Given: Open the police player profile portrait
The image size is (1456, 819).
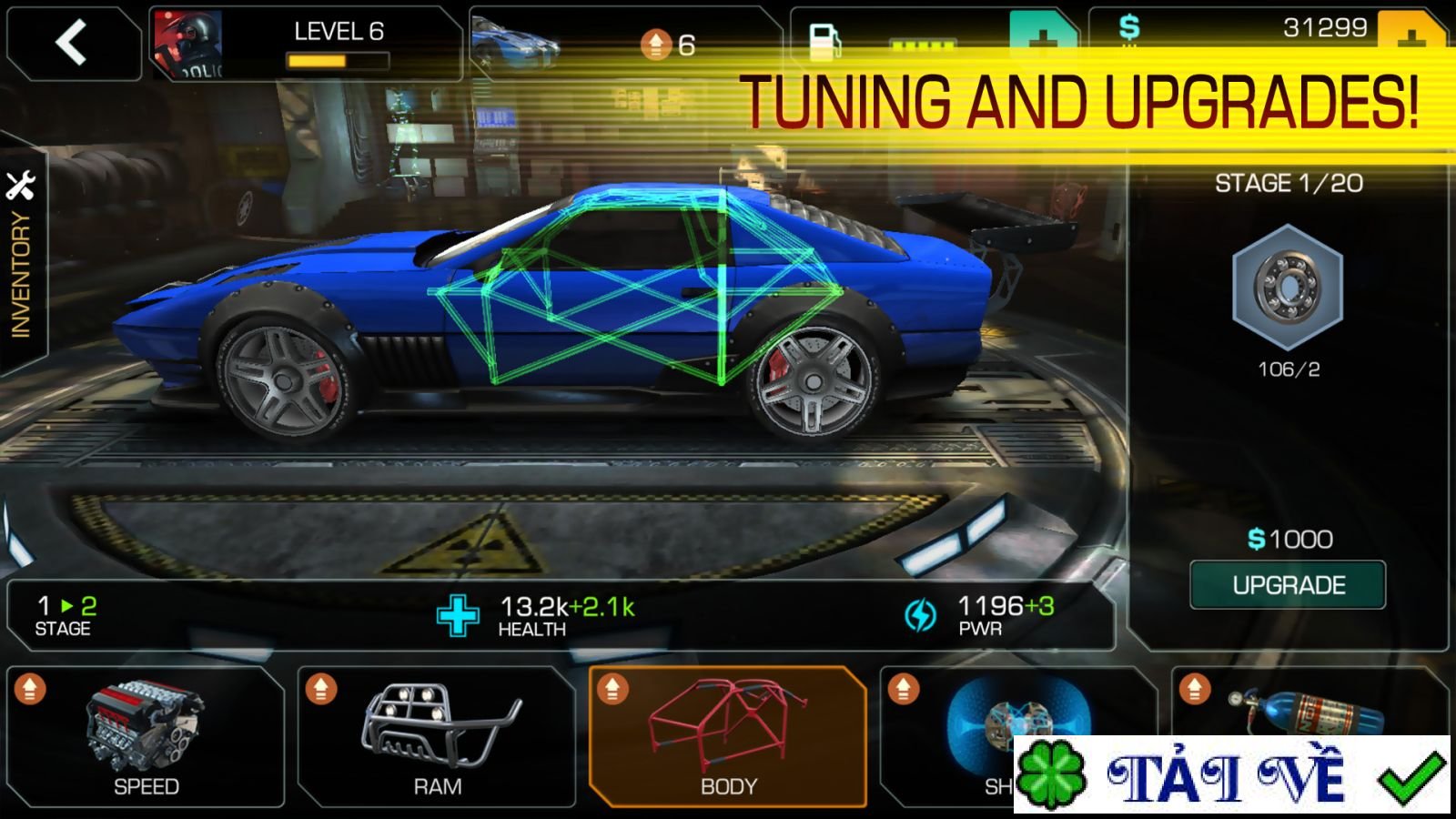Looking at the screenshot, I should click(x=187, y=44).
